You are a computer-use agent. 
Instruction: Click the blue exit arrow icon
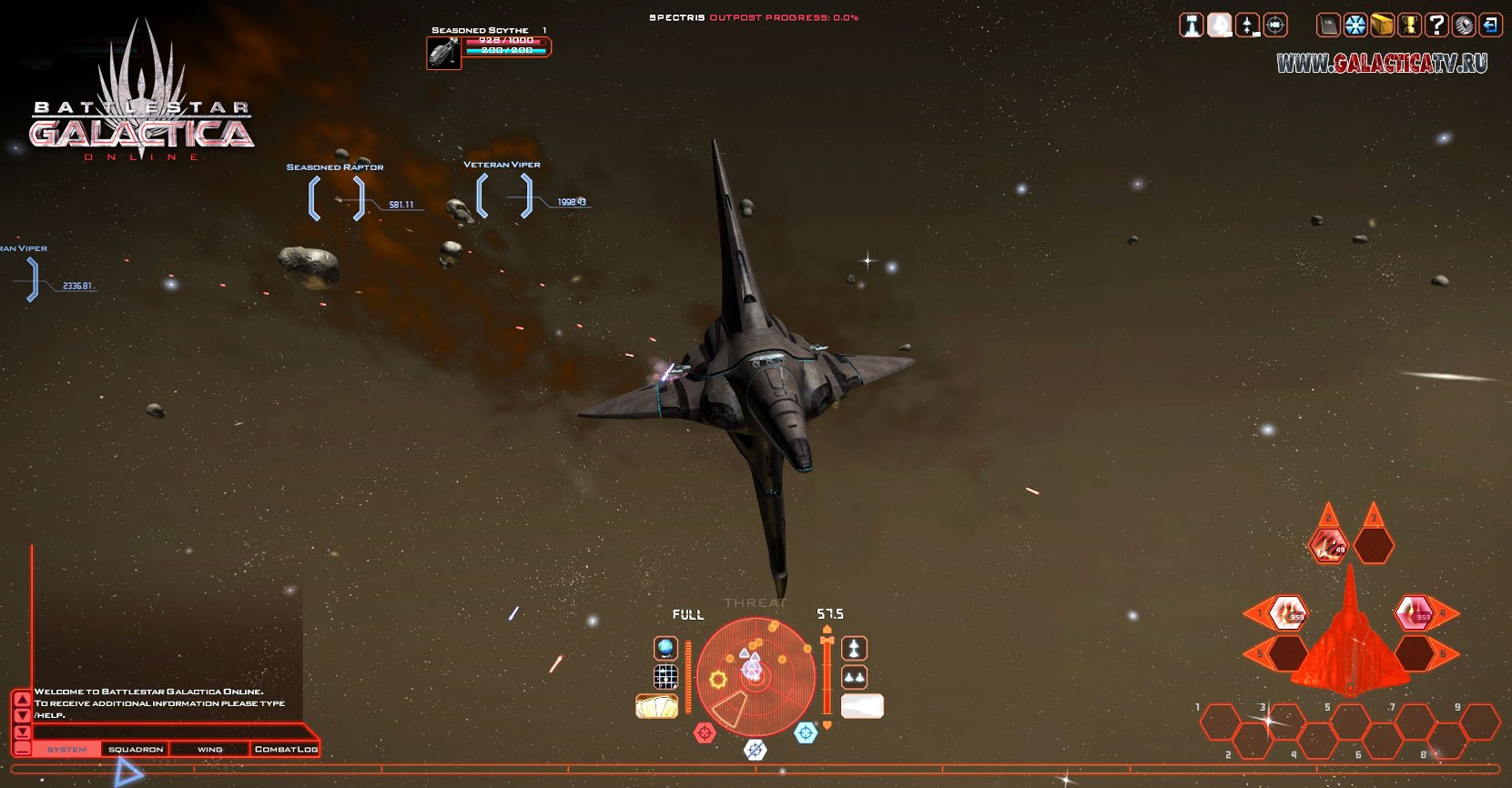click(x=1490, y=25)
